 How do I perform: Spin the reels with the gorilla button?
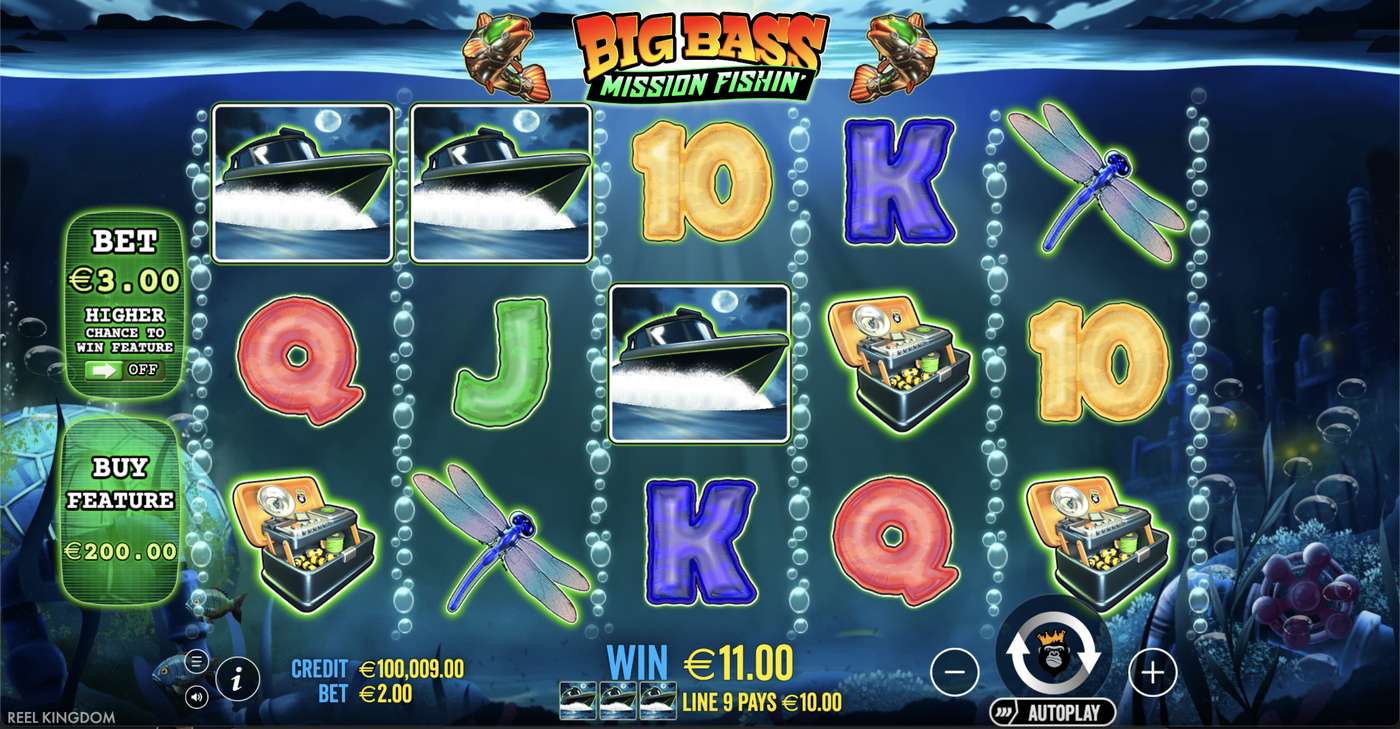tap(1053, 653)
